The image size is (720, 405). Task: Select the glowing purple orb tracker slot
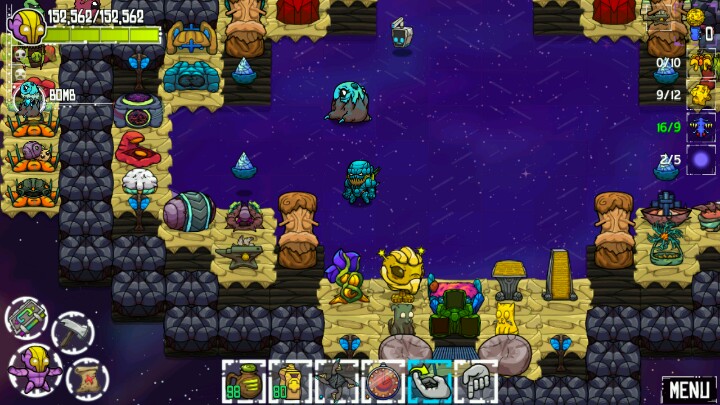point(701,160)
